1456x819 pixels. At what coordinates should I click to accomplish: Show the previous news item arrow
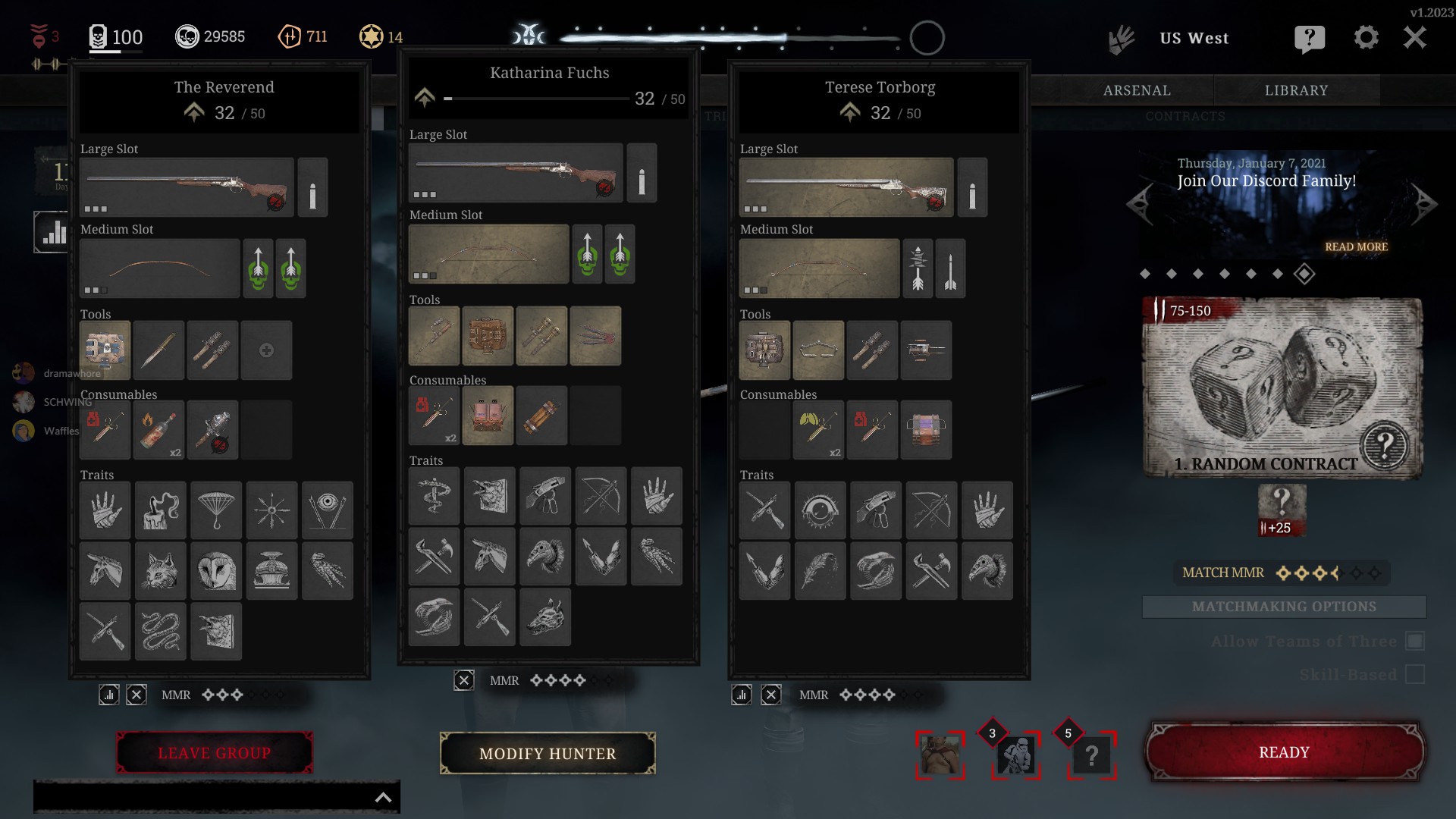click(1140, 203)
